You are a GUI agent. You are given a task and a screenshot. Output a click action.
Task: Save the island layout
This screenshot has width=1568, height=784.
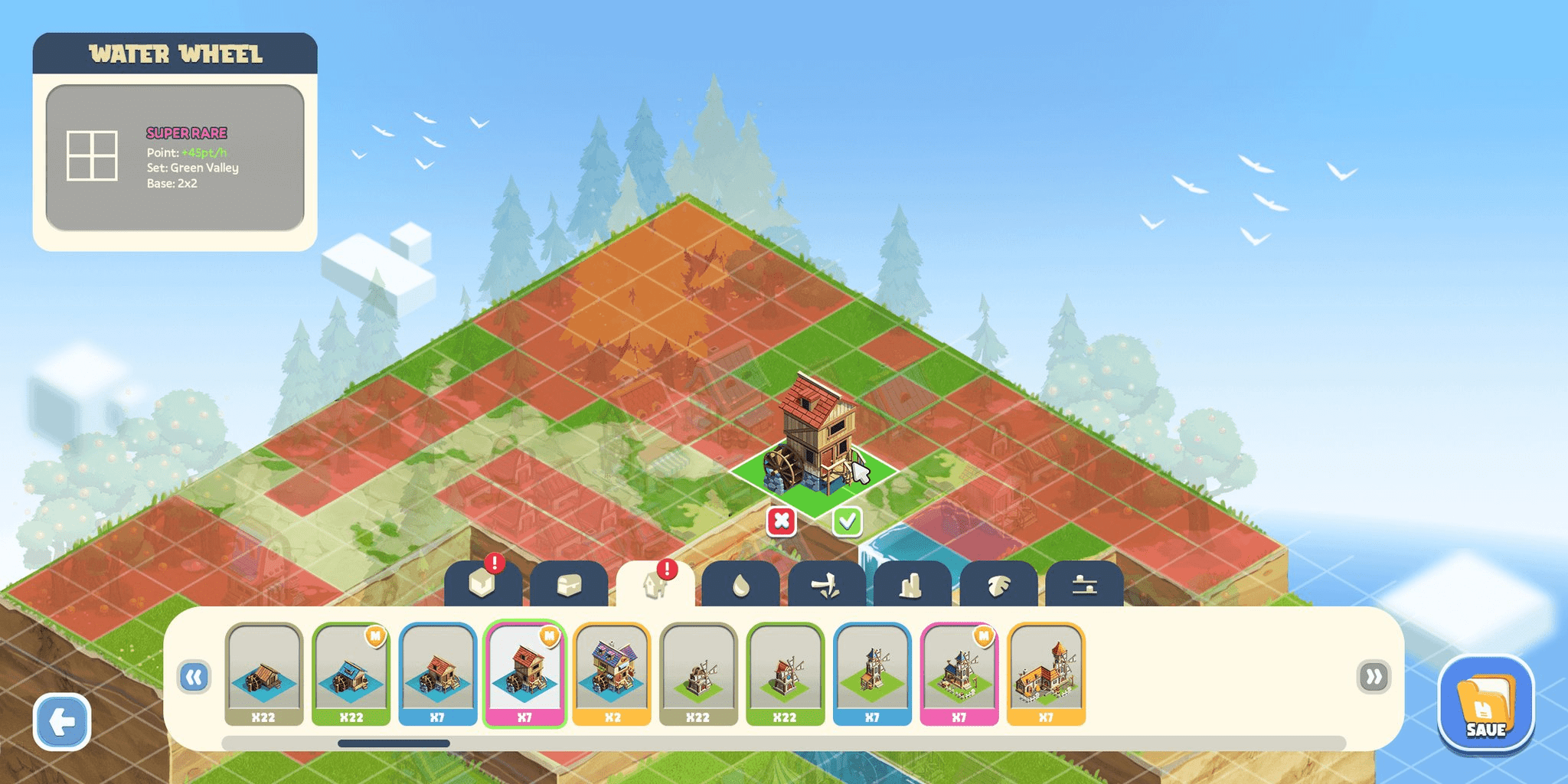[x=1485, y=704]
